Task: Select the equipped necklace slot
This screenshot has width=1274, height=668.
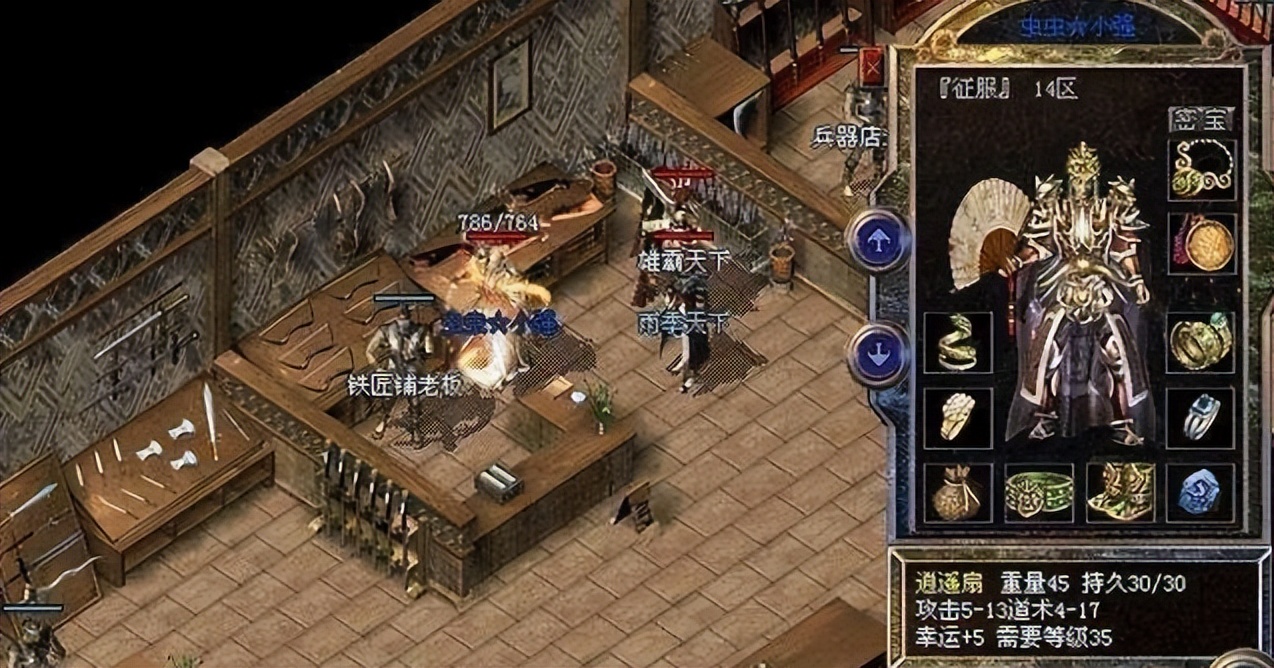Action: pos(1201,169)
